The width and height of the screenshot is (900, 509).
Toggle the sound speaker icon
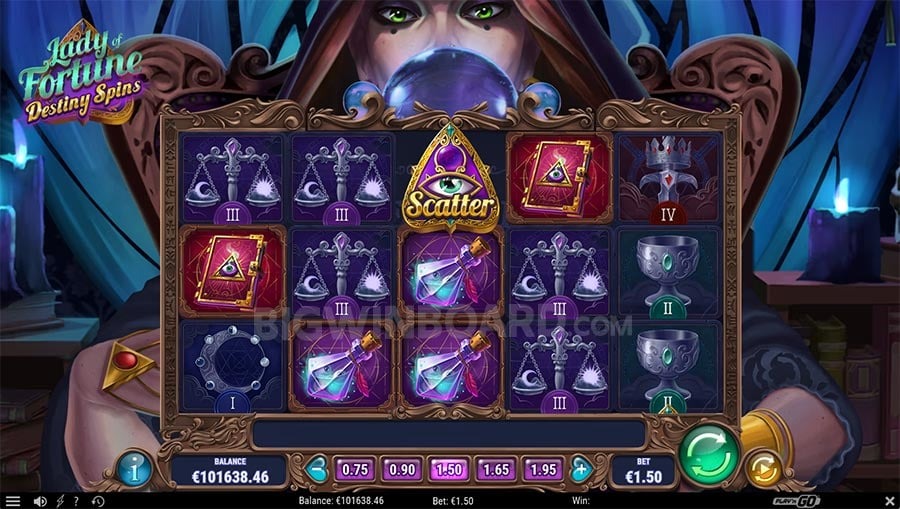coord(40,500)
